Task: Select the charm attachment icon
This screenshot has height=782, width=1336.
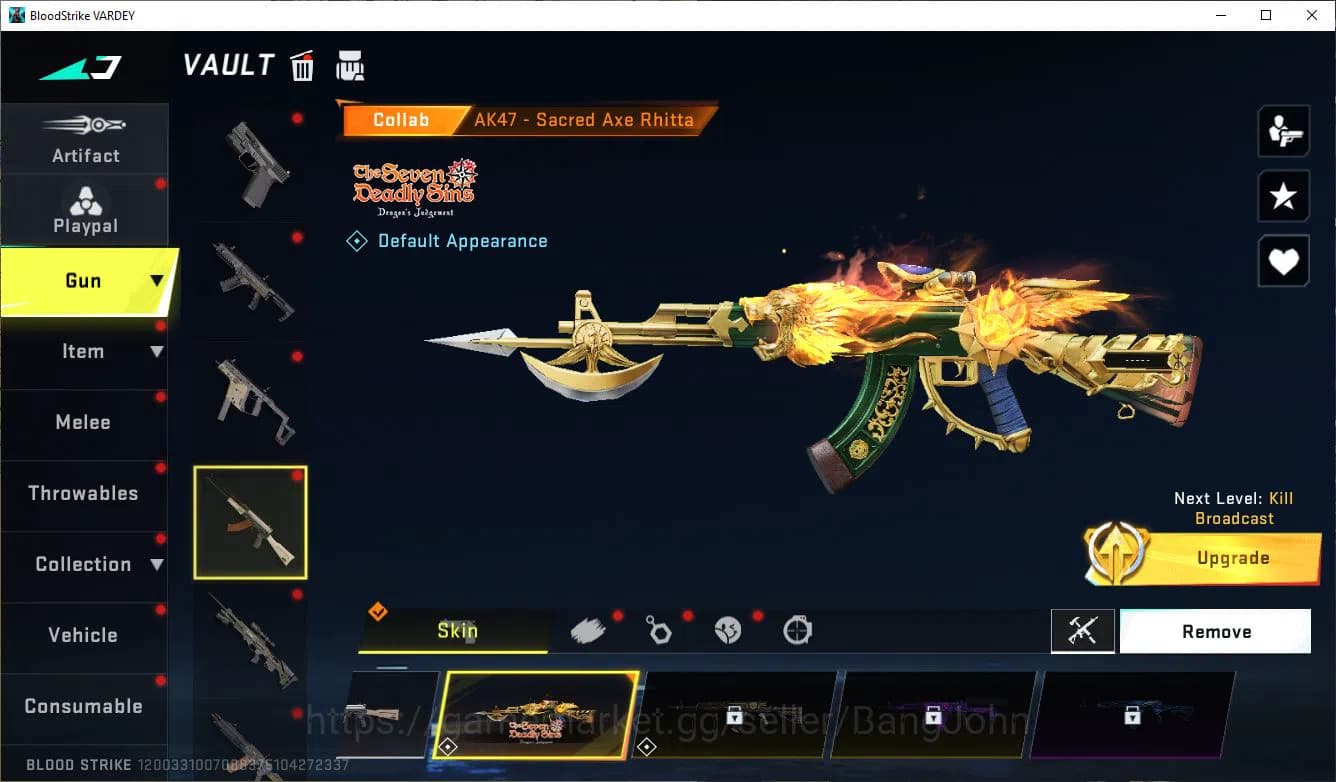Action: (x=659, y=630)
